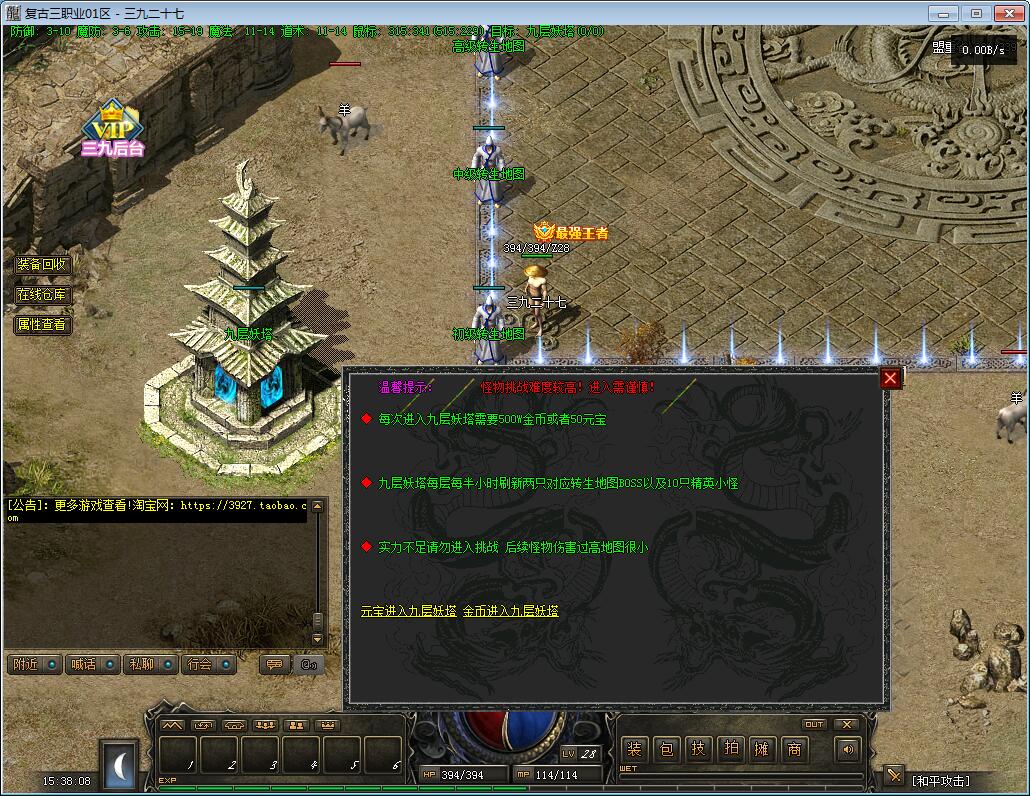Switch chat to 喊话 shout channel
Viewport: 1030px width, 796px height.
92,664
